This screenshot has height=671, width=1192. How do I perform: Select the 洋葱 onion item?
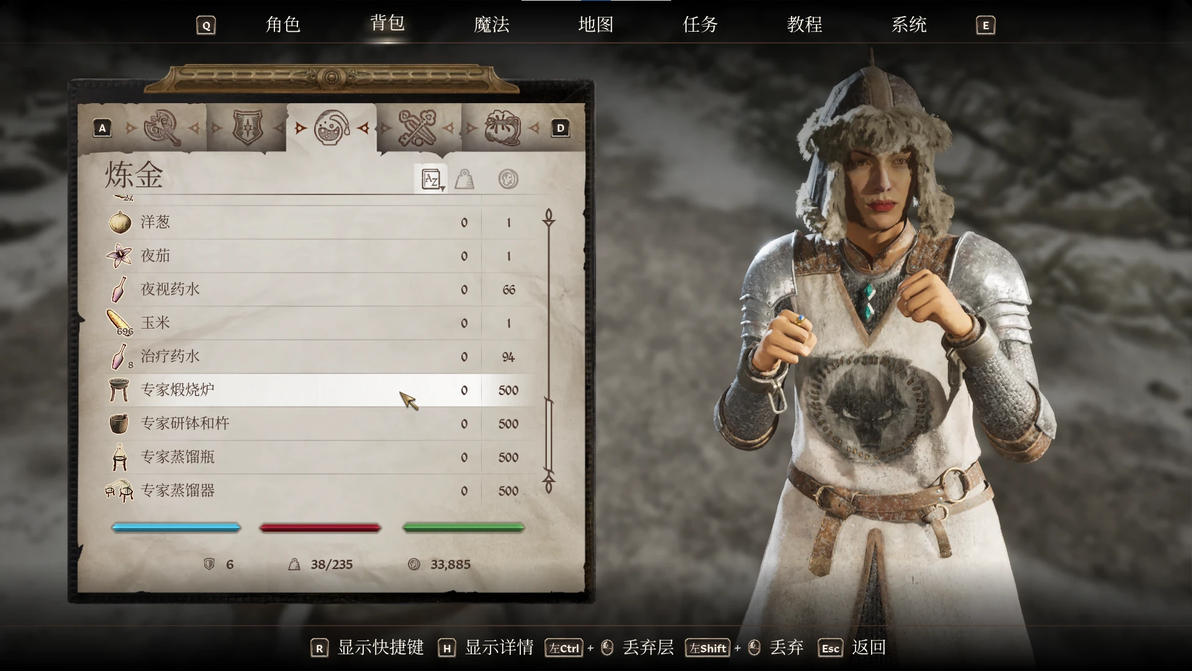pyautogui.click(x=155, y=222)
